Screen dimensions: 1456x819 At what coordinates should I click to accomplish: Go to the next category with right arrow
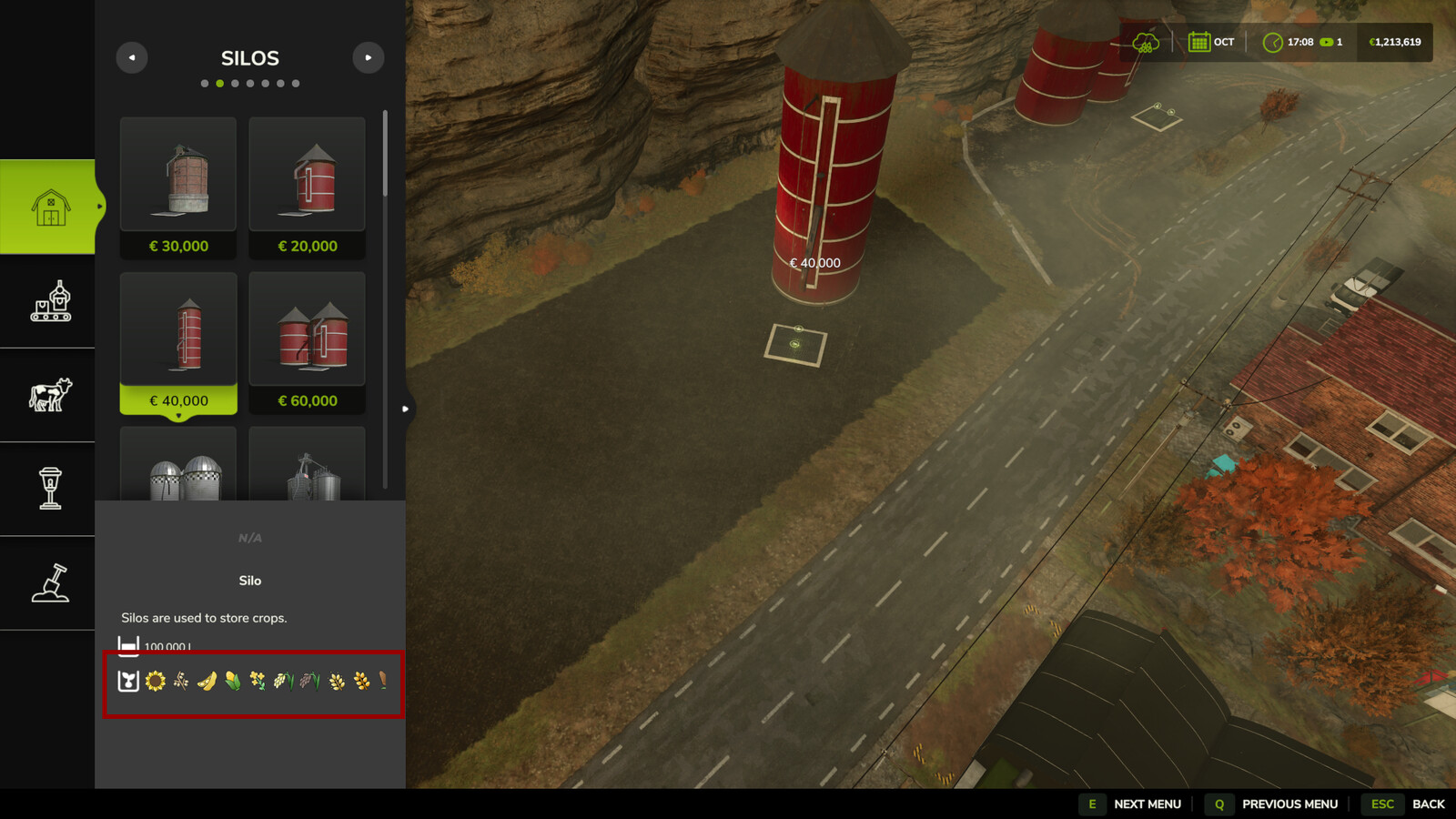[x=369, y=57]
